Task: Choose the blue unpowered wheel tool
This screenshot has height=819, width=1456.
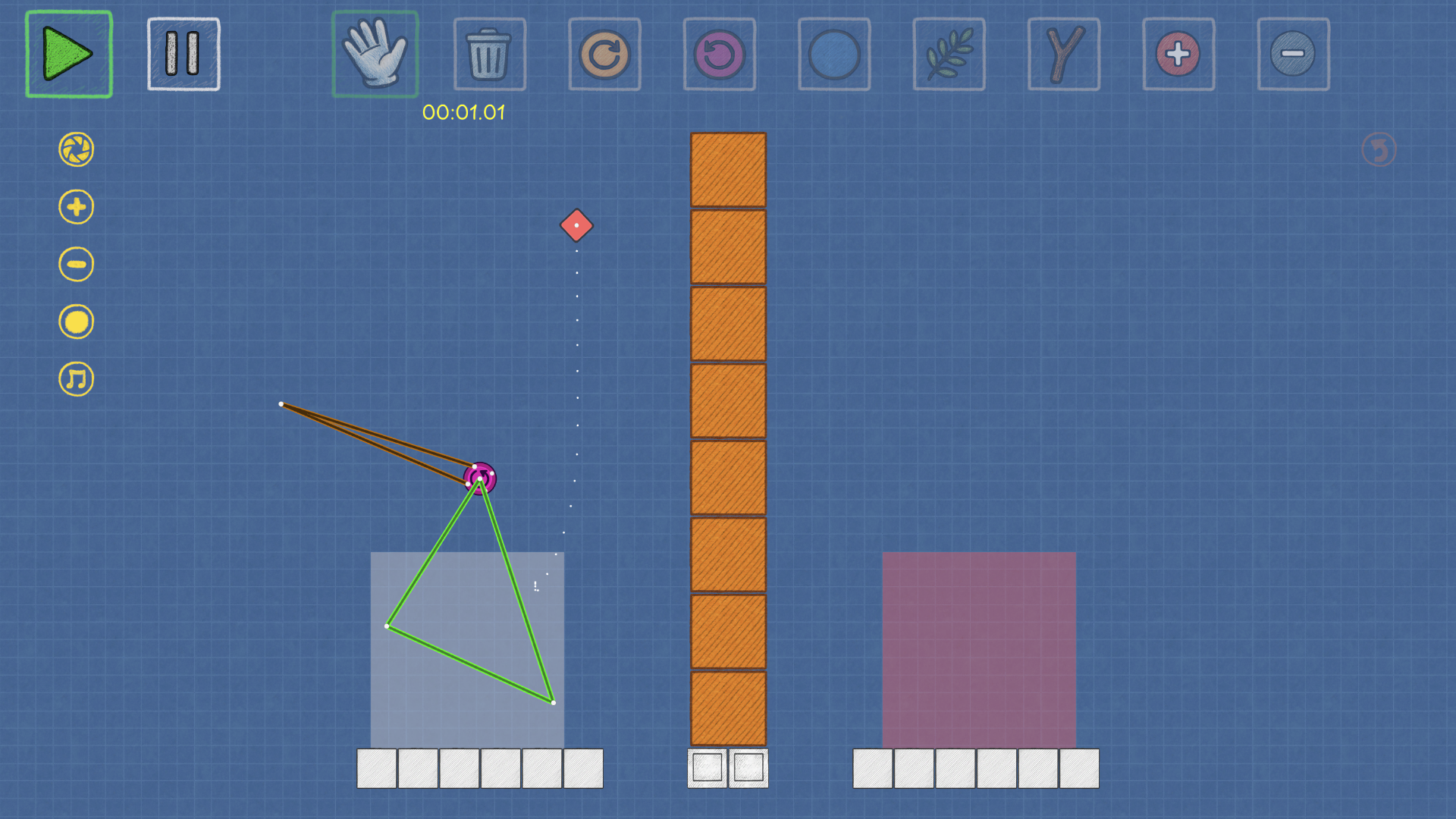Action: point(833,53)
